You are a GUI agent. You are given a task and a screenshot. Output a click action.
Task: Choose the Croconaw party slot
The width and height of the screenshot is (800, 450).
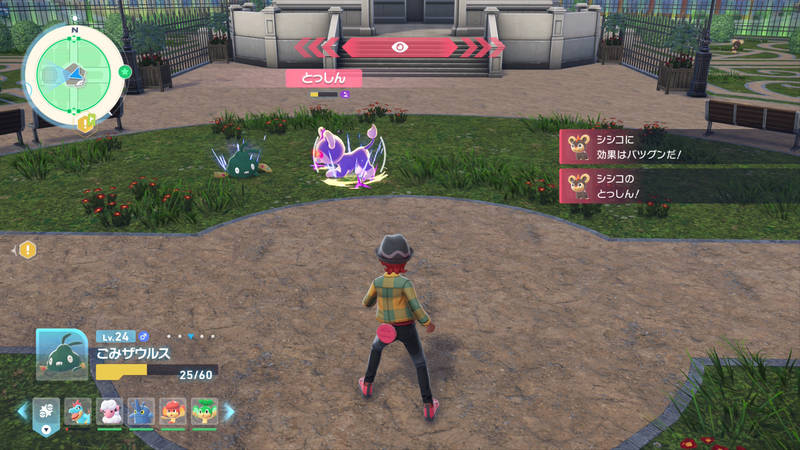click(x=78, y=411)
